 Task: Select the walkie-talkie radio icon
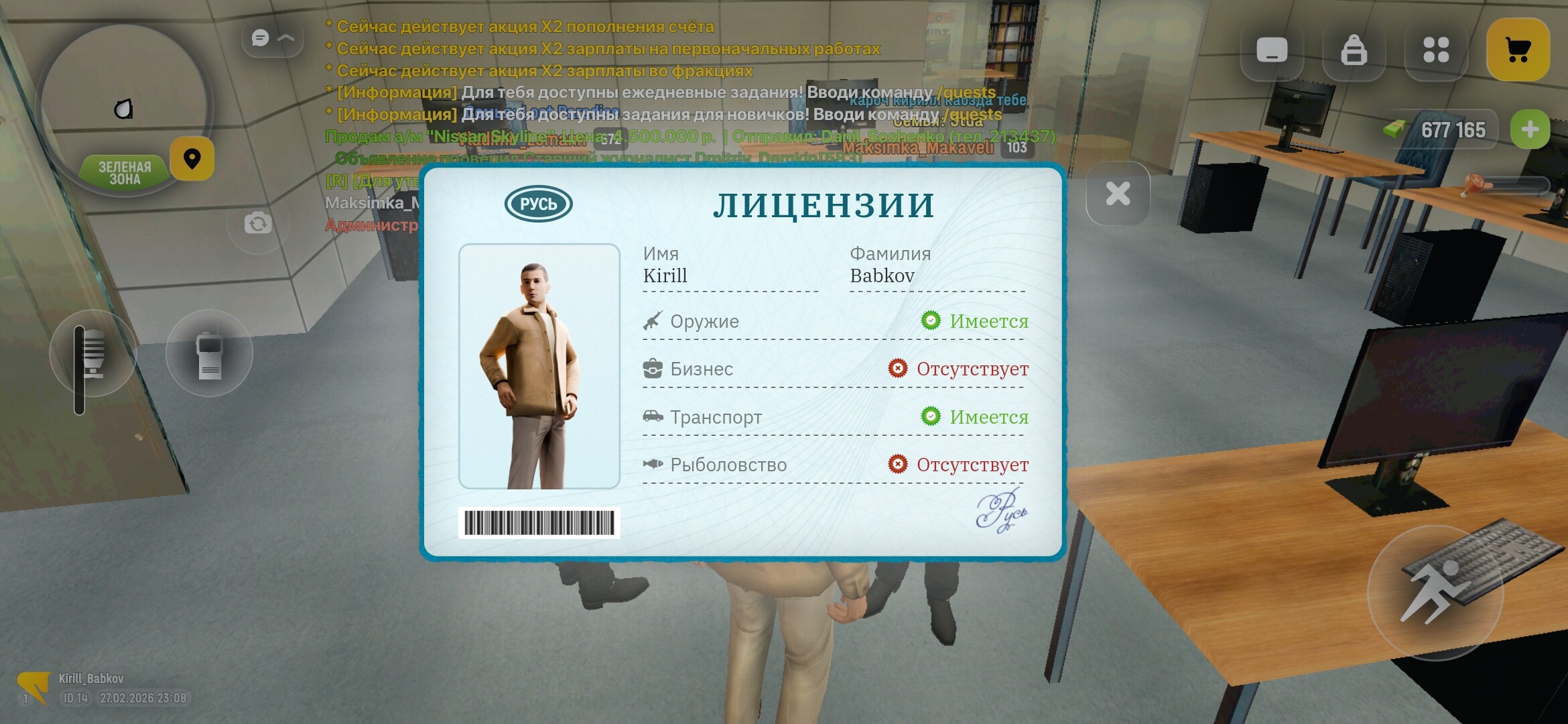(209, 352)
